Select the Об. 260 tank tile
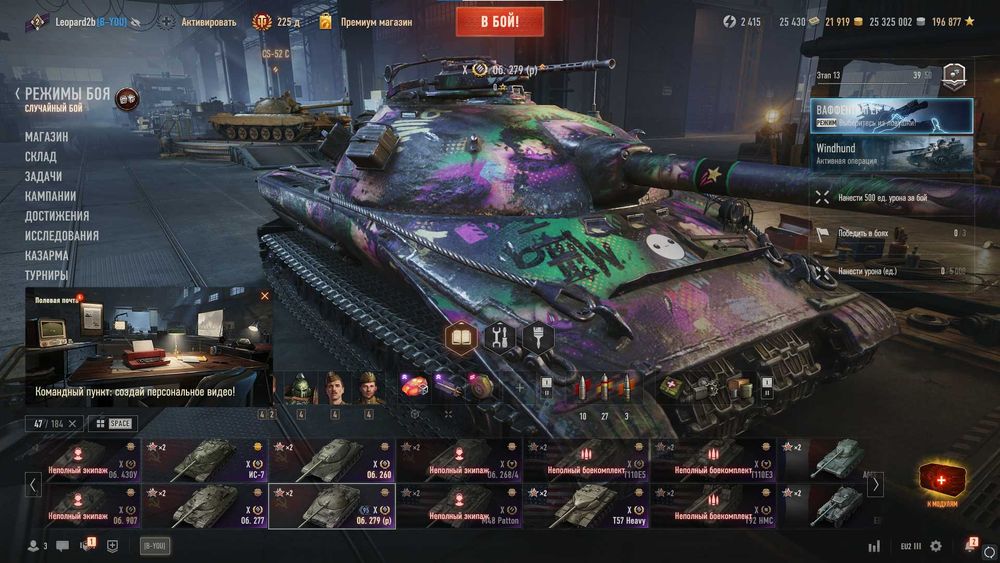 pyautogui.click(x=332, y=460)
